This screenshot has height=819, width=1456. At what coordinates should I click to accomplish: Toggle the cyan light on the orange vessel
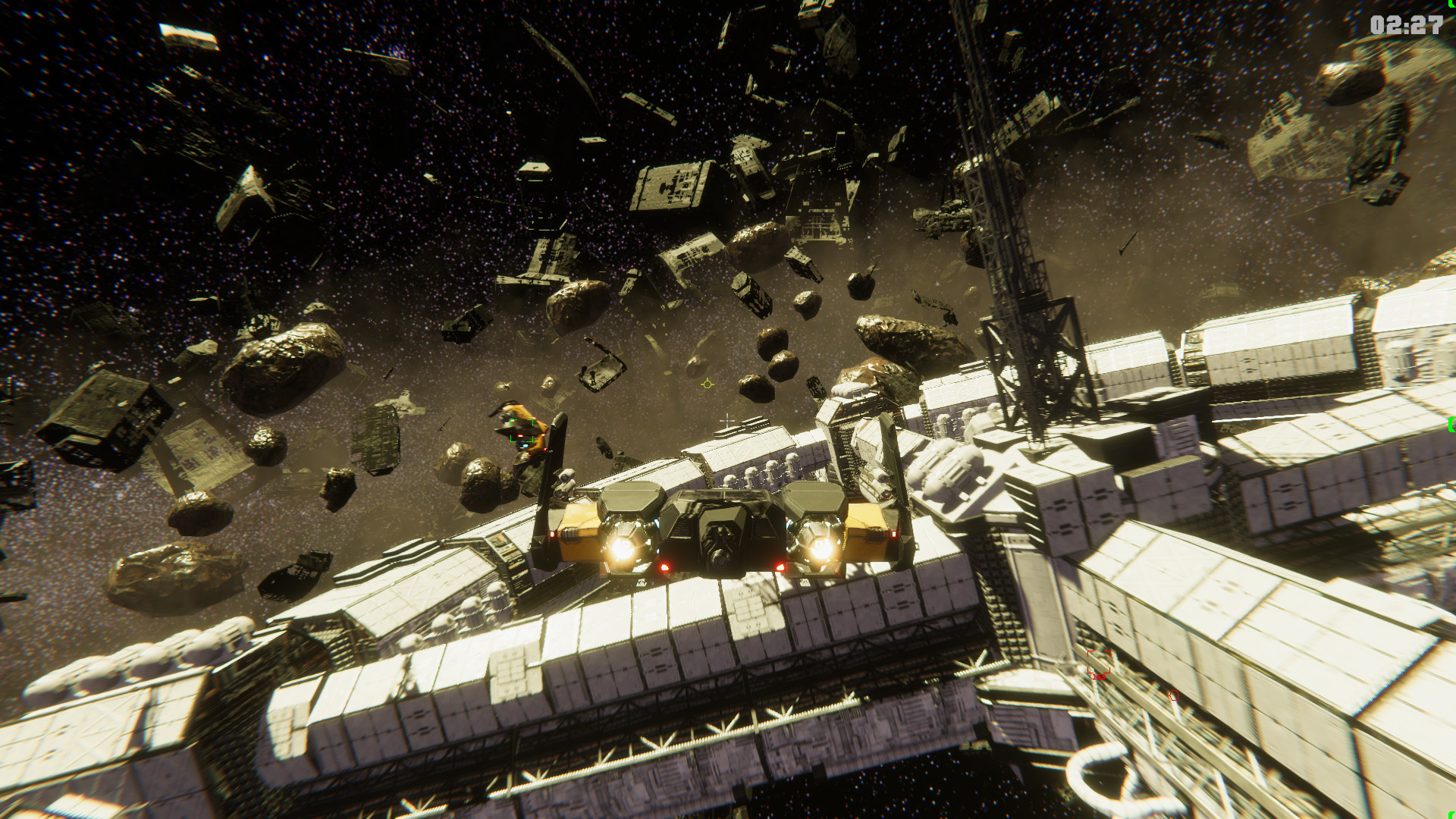pyautogui.click(x=525, y=446)
